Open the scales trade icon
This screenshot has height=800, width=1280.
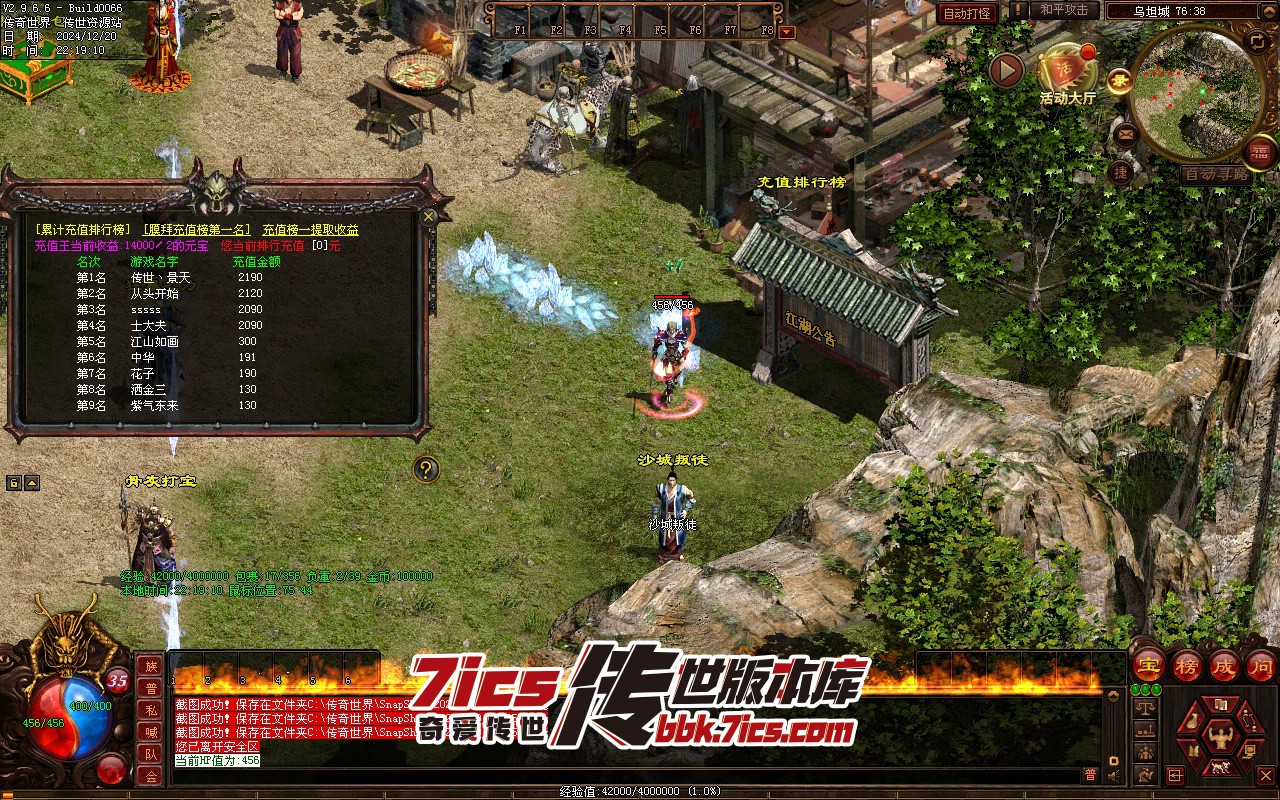click(1146, 707)
